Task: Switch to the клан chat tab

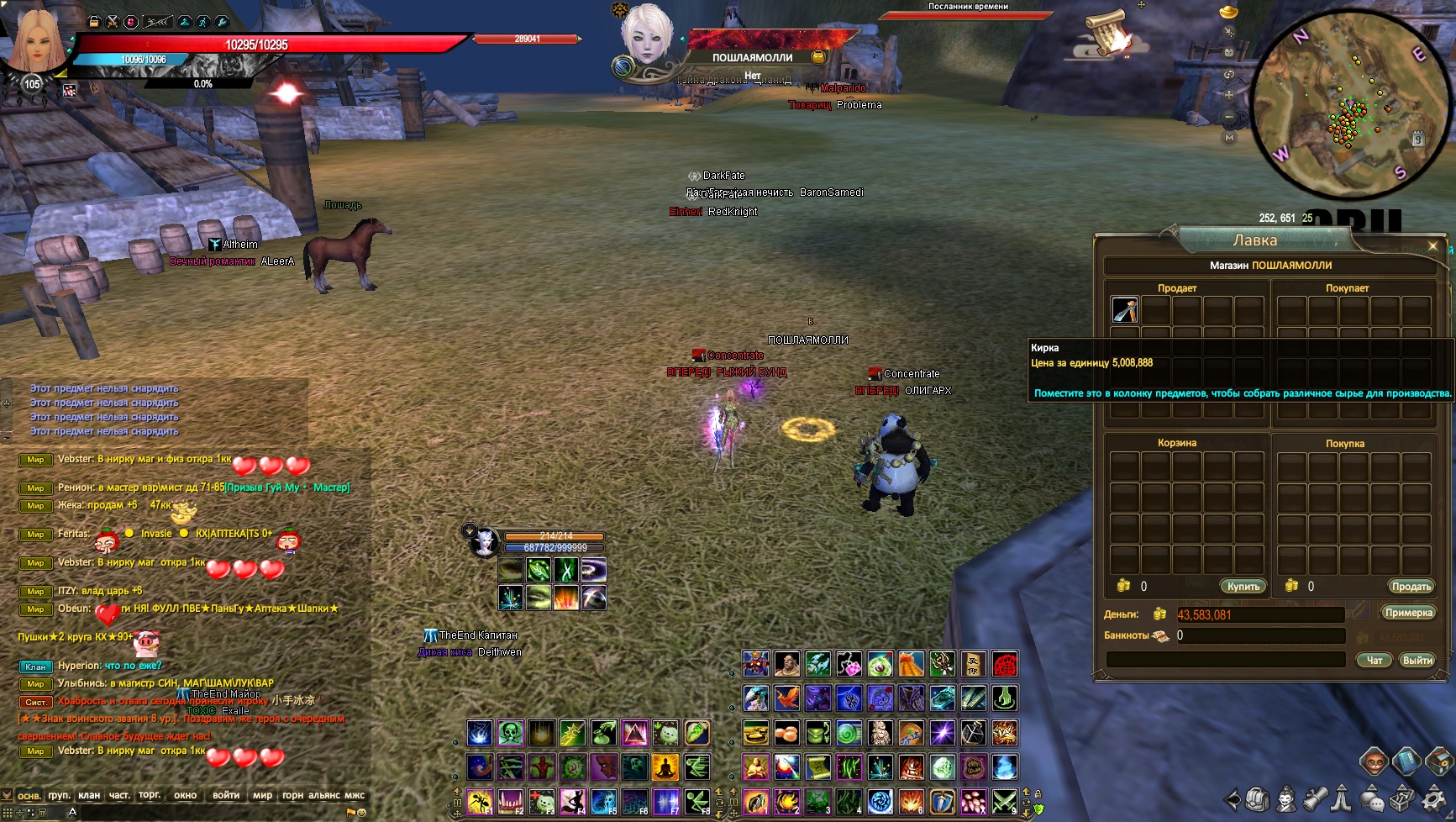Action: coord(89,795)
